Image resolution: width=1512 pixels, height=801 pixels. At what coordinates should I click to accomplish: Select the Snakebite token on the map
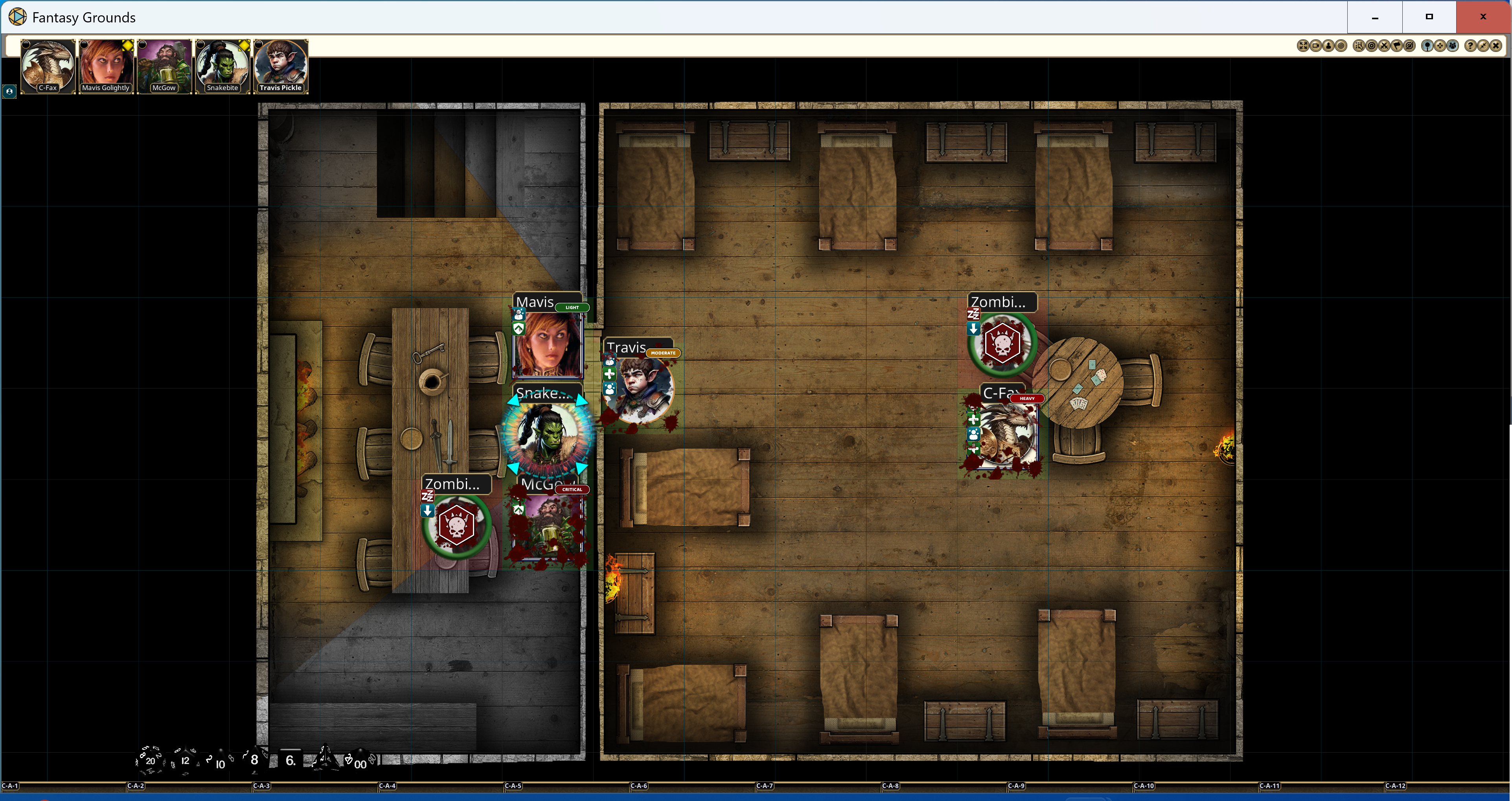[x=548, y=435]
